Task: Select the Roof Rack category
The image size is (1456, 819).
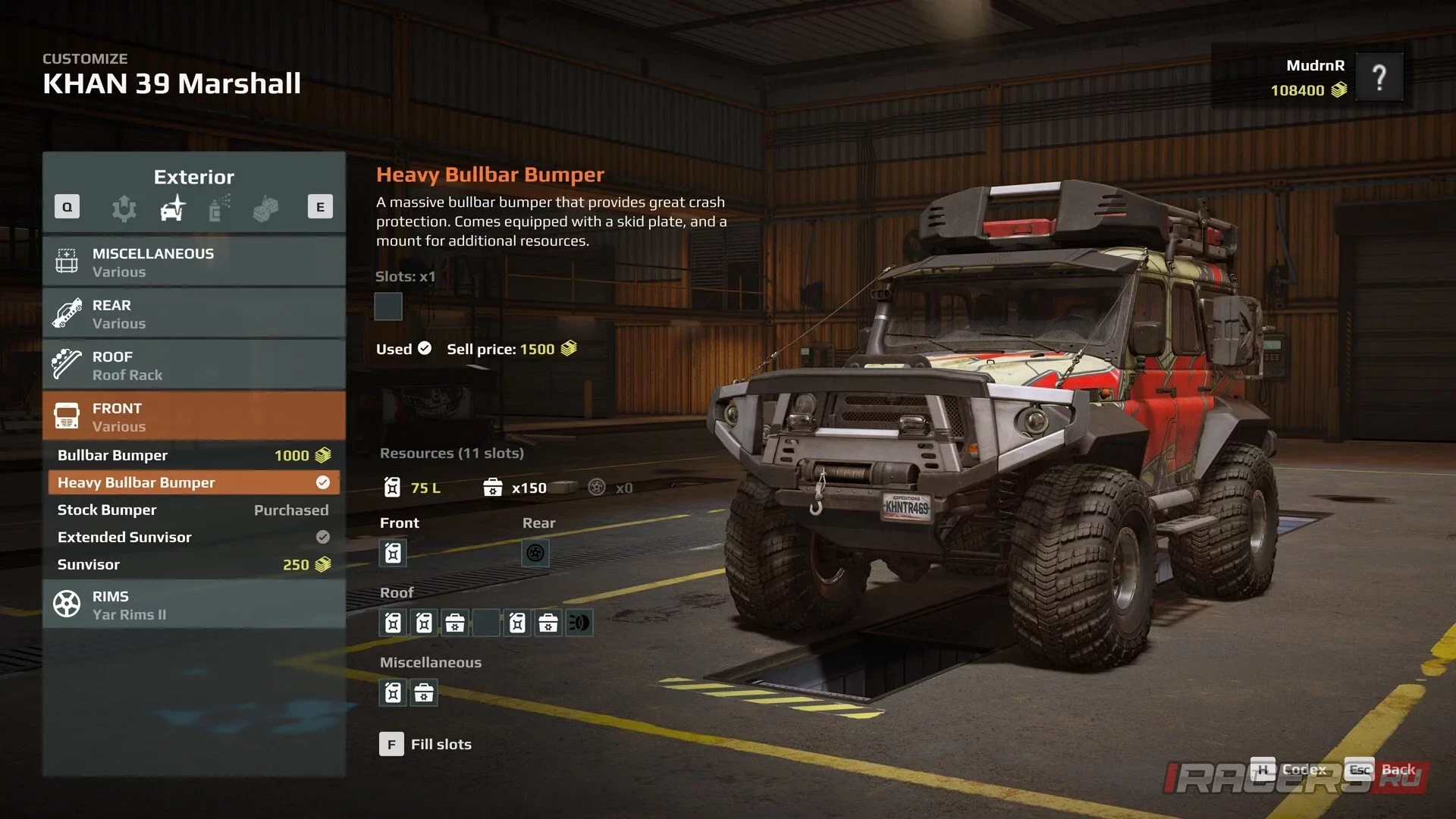Action: 194,365
